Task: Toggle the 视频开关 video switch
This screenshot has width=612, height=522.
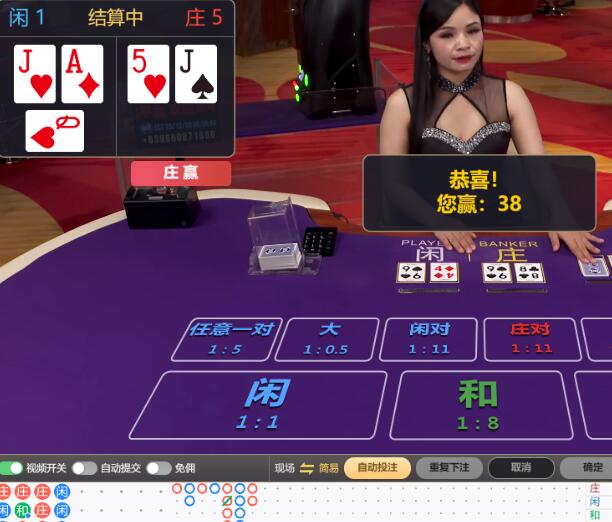Action: click(x=12, y=468)
